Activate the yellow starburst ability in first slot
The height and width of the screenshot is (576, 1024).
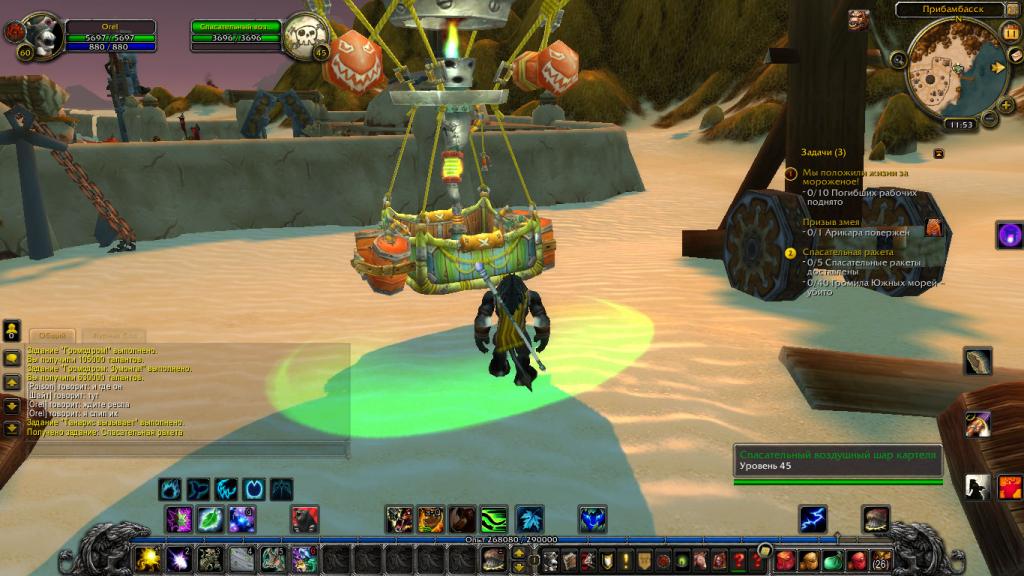148,556
